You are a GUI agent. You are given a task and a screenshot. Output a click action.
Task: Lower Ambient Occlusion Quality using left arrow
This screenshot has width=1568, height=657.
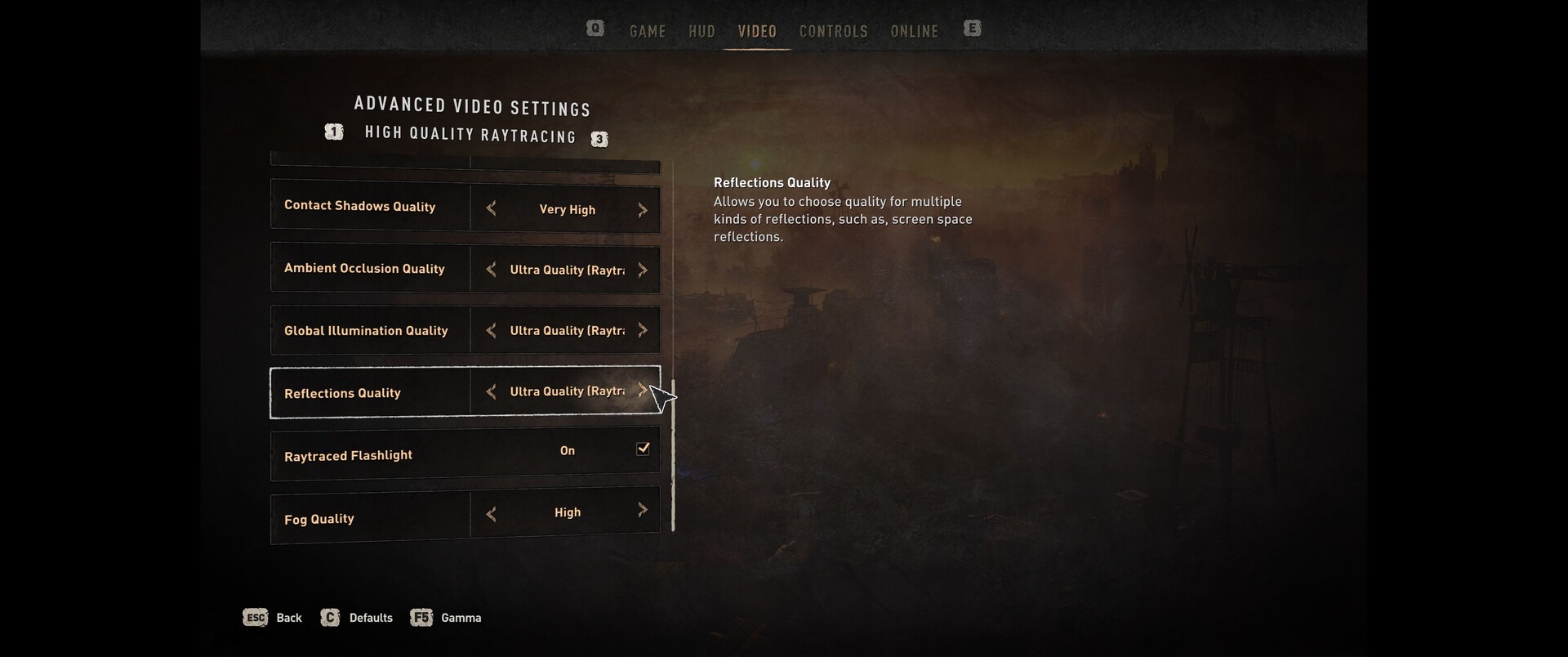(x=491, y=270)
